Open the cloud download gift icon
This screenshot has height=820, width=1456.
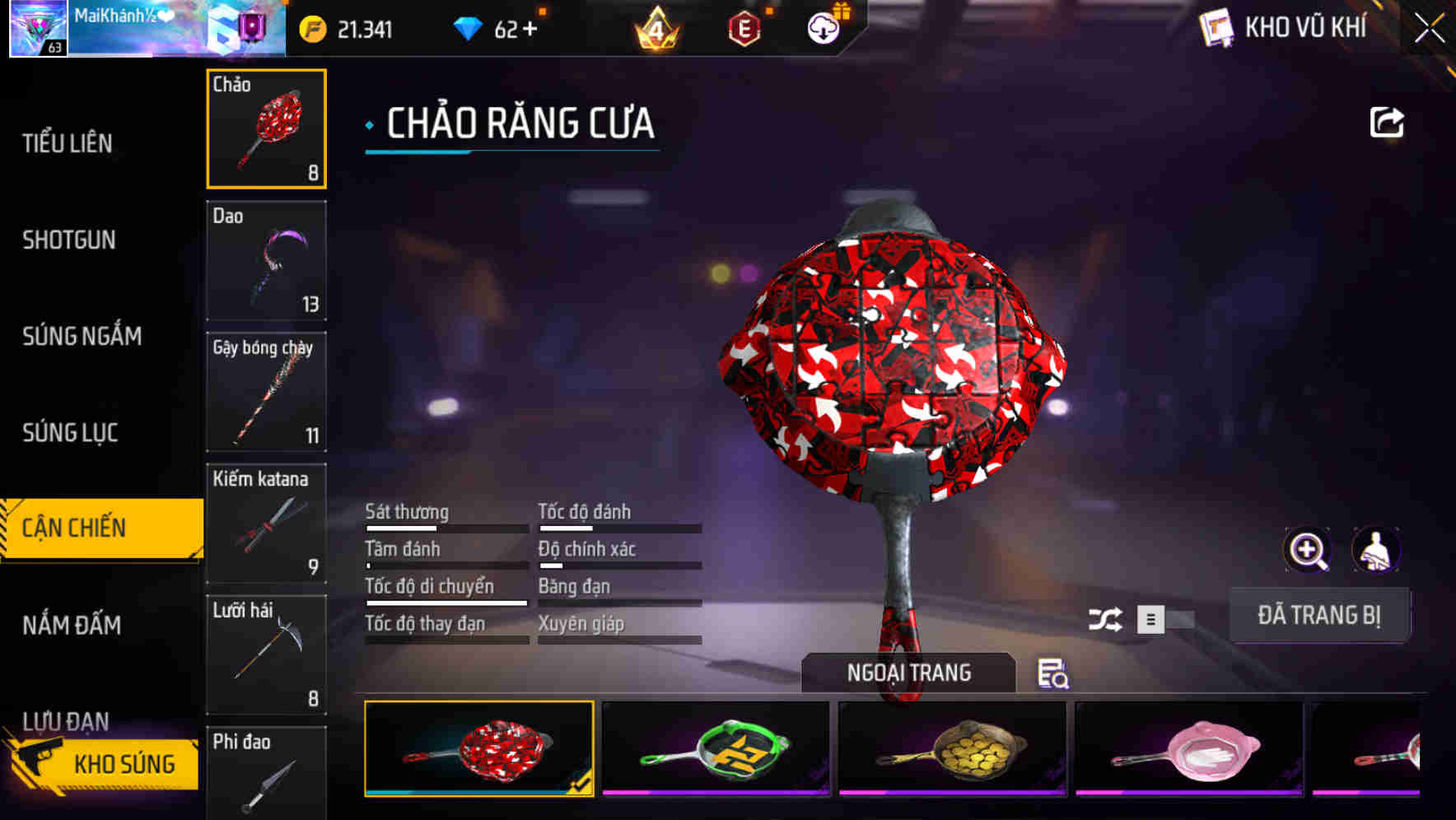(824, 27)
